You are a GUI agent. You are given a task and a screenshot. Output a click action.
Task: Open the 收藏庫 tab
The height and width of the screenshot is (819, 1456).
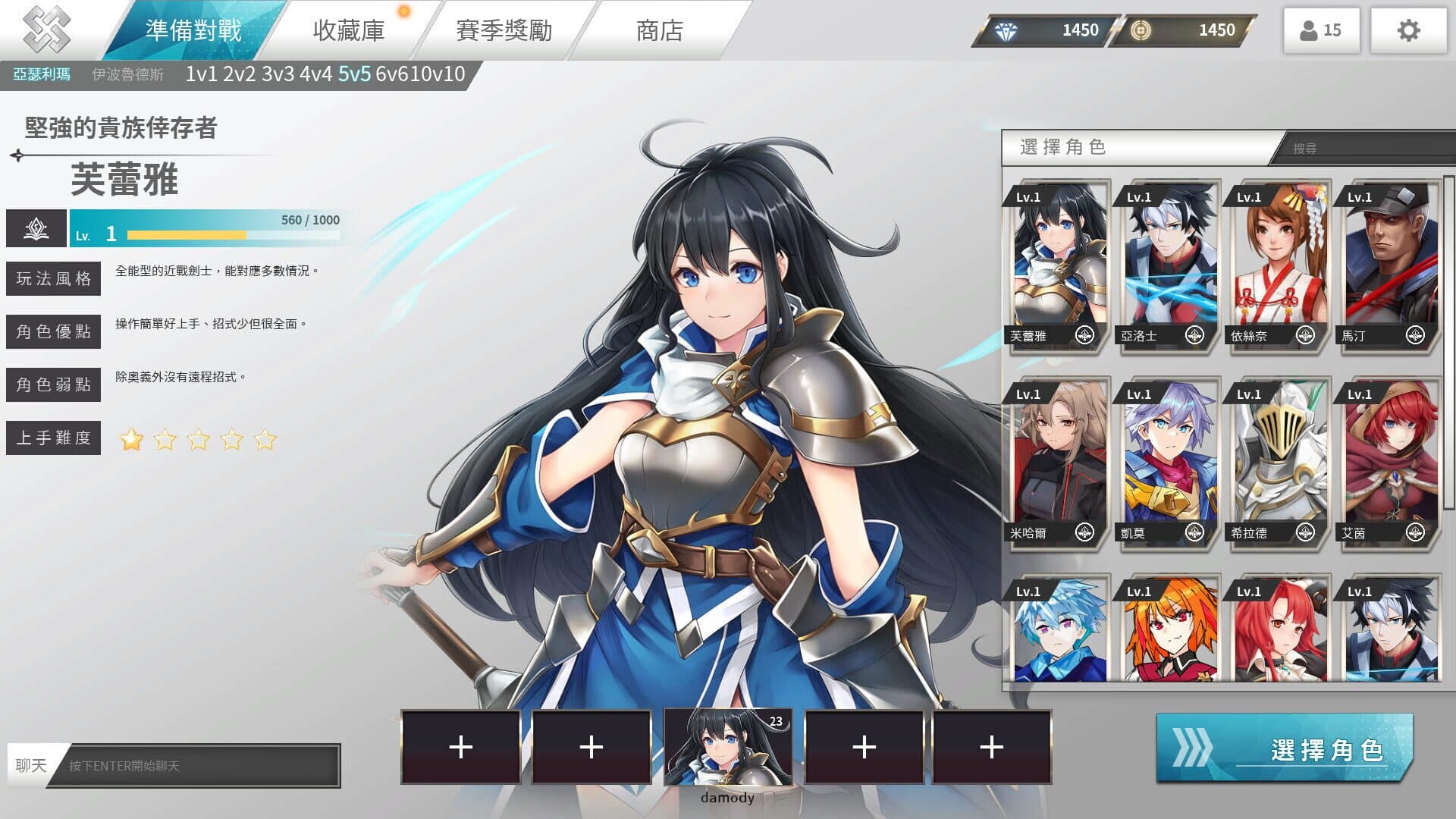(349, 30)
